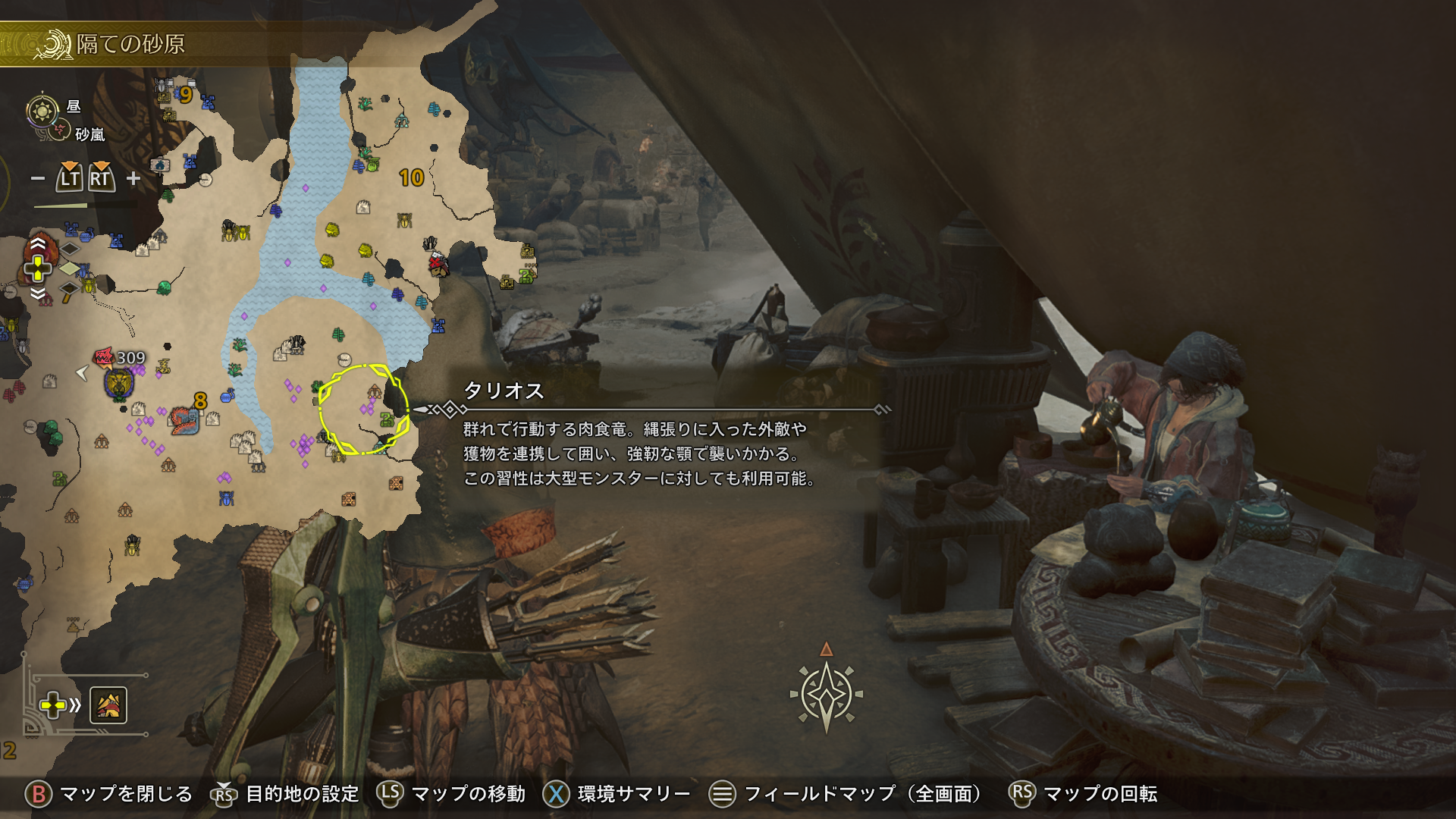Click inside the yellow circular map cursor
The width and height of the screenshot is (1456, 819).
point(363,409)
